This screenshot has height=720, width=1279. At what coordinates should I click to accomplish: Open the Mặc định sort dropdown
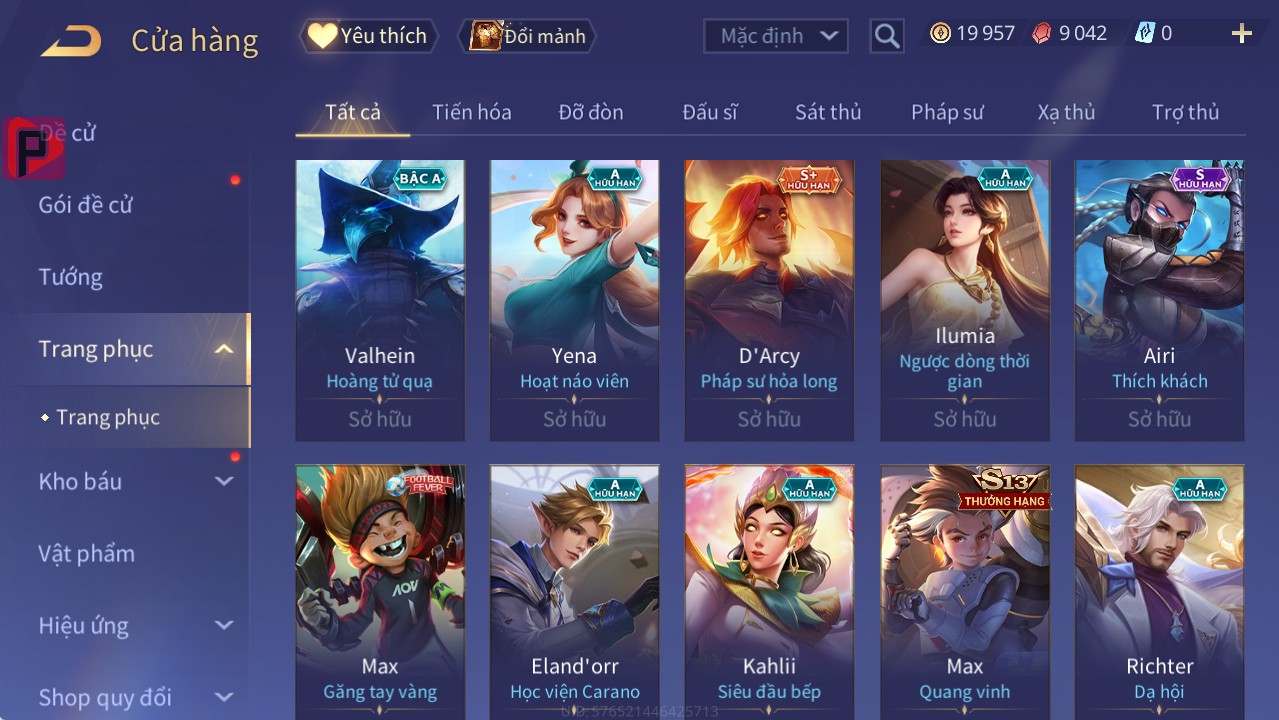[776, 36]
